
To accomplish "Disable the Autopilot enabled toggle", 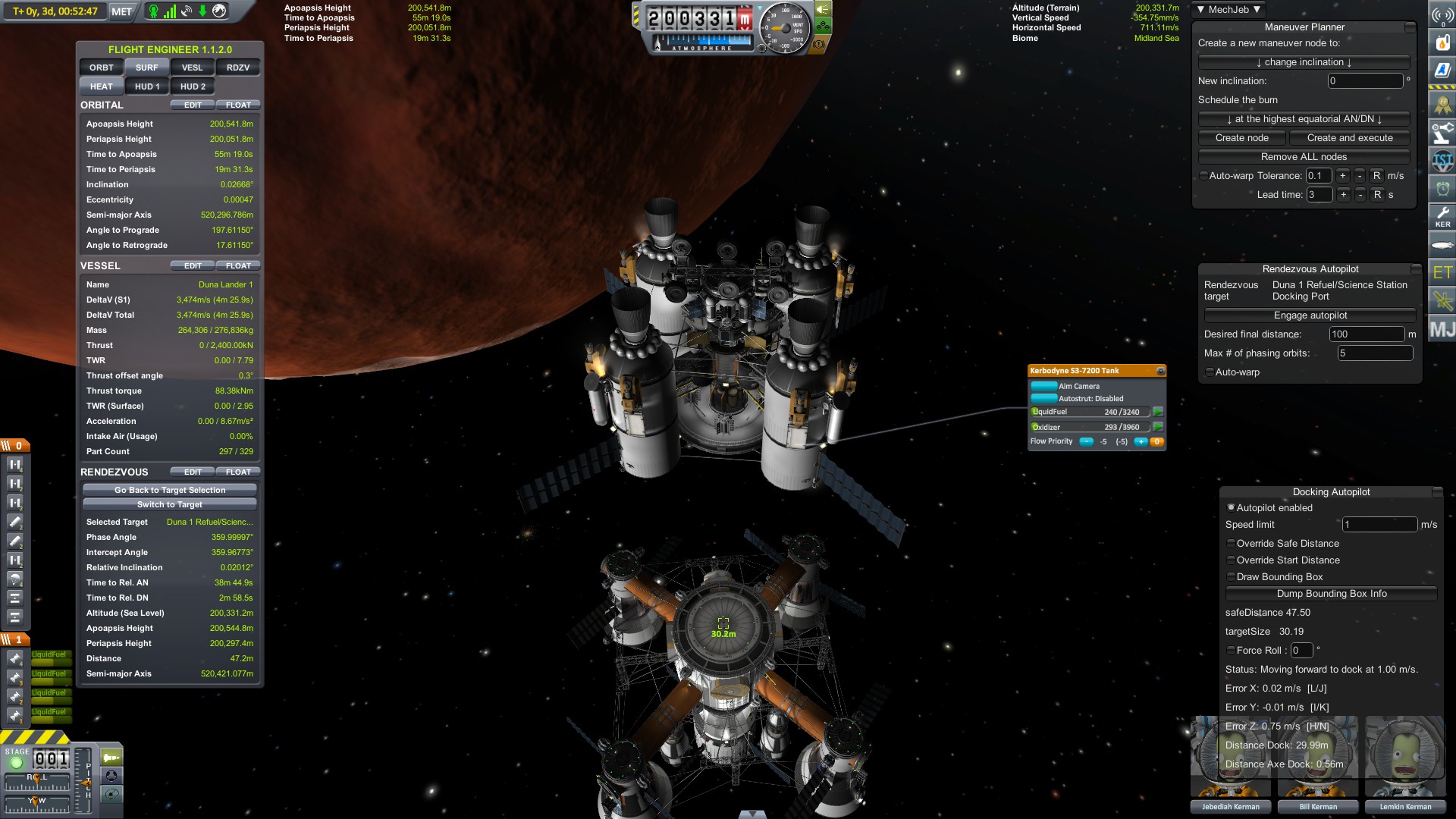I will click(x=1231, y=507).
